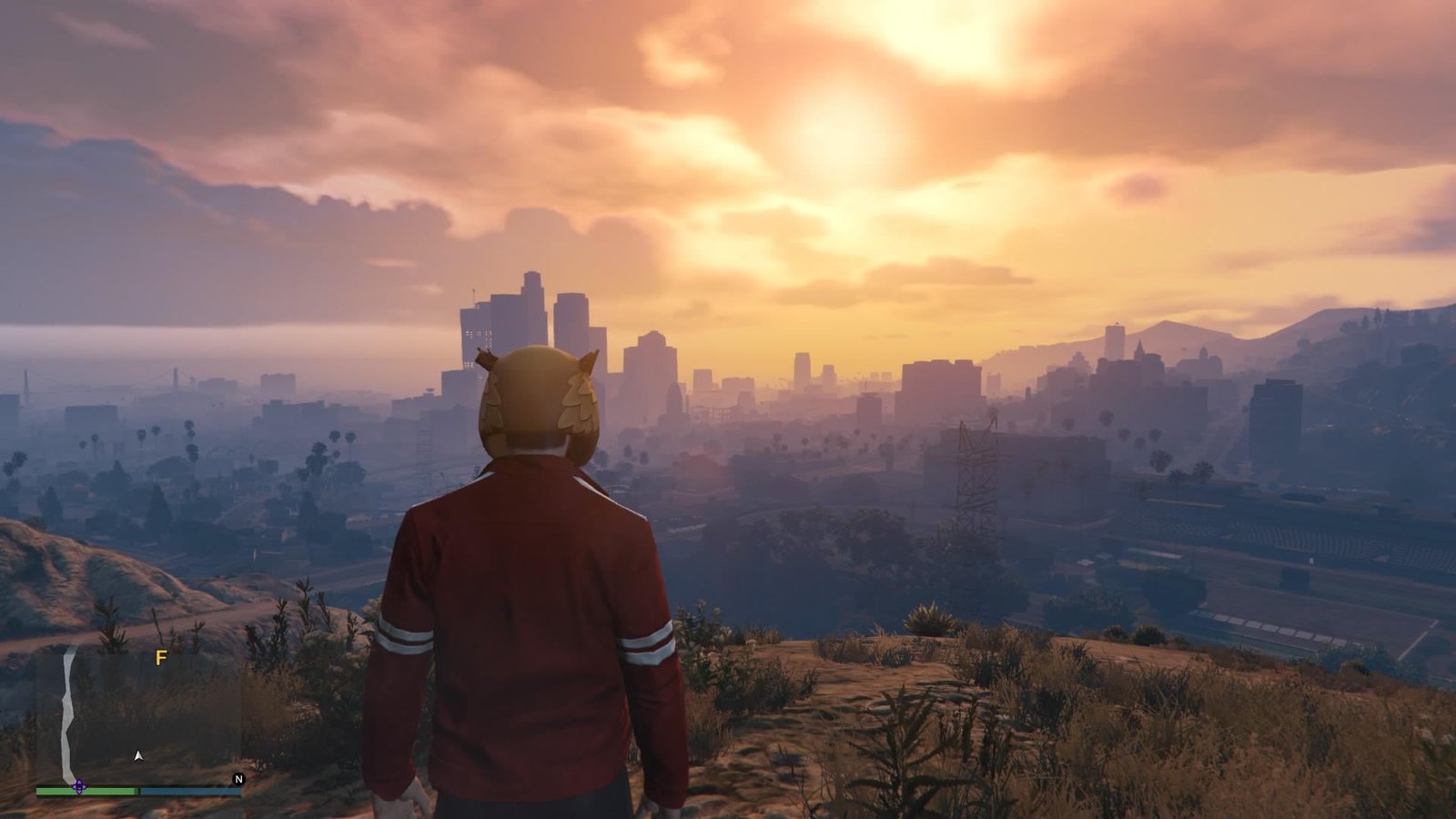Select the N compass indicator on the minimap
The height and width of the screenshot is (819, 1456).
(238, 779)
